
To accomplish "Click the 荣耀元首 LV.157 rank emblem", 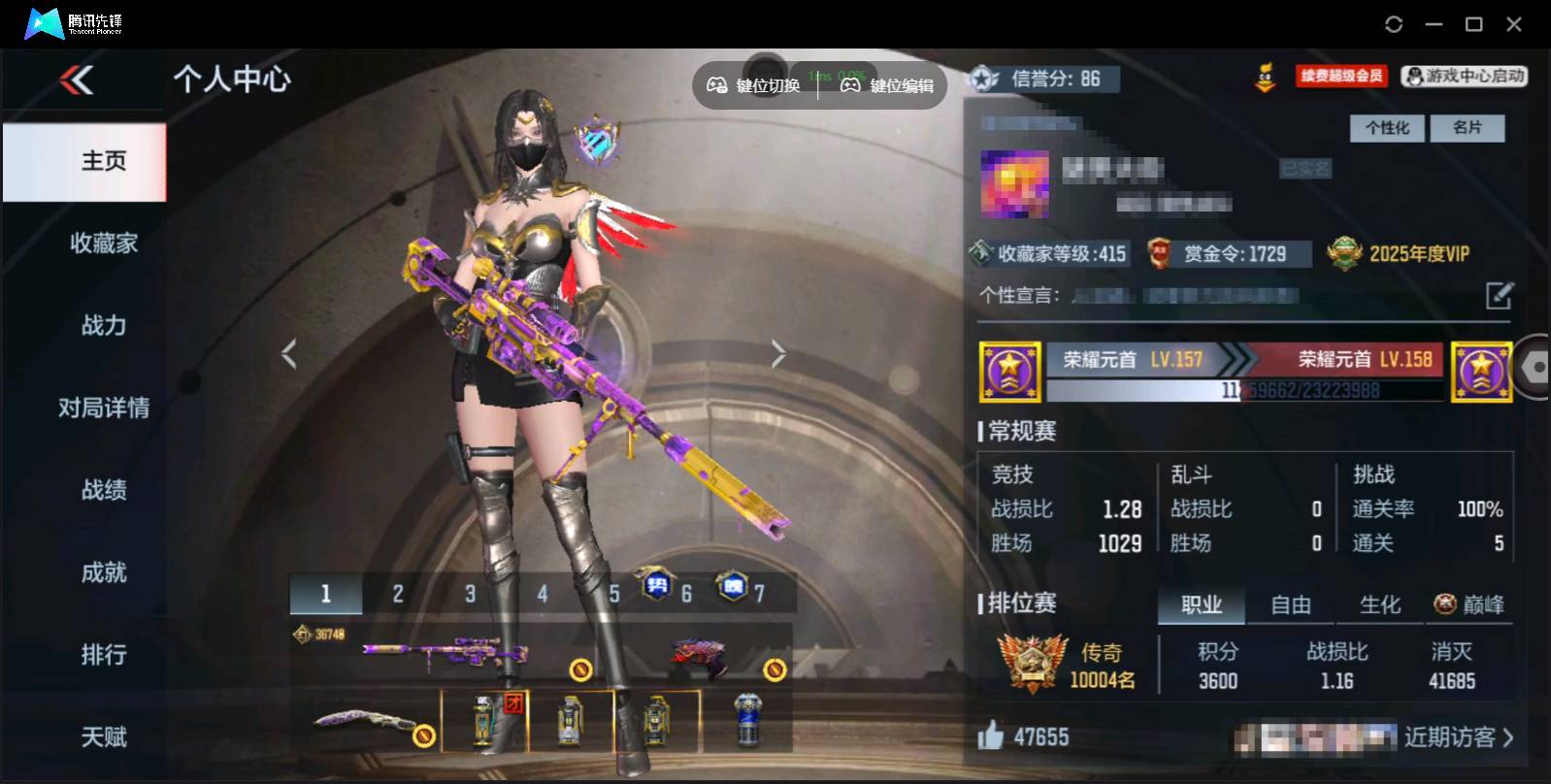I will (x=1010, y=370).
